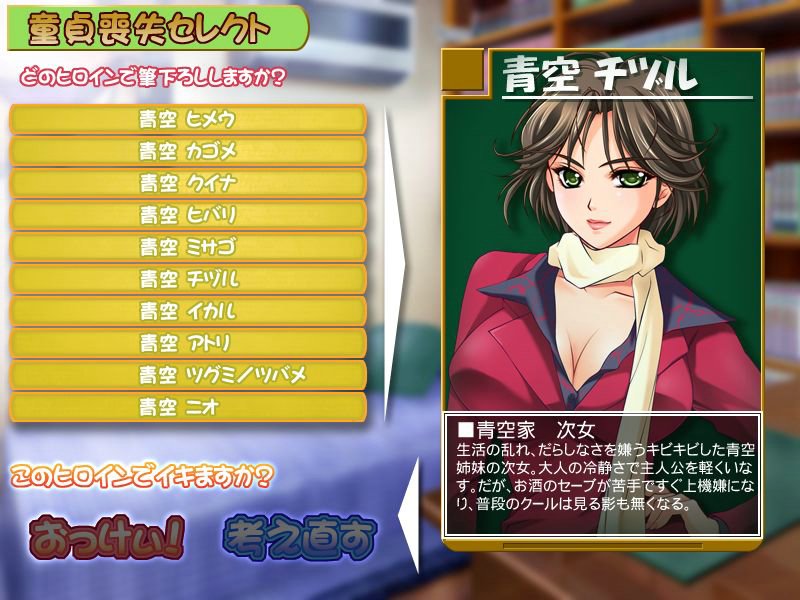Screen dimensions: 800x600
Task: Choose the 青空 ミサゴ entry
Action: pyautogui.click(x=188, y=247)
